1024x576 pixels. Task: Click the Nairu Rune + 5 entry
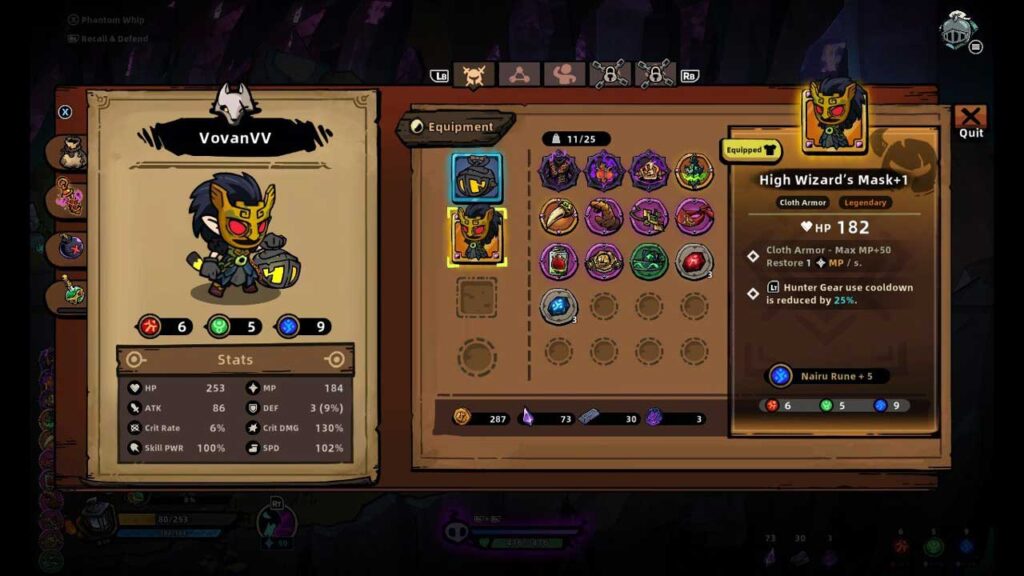(826, 376)
